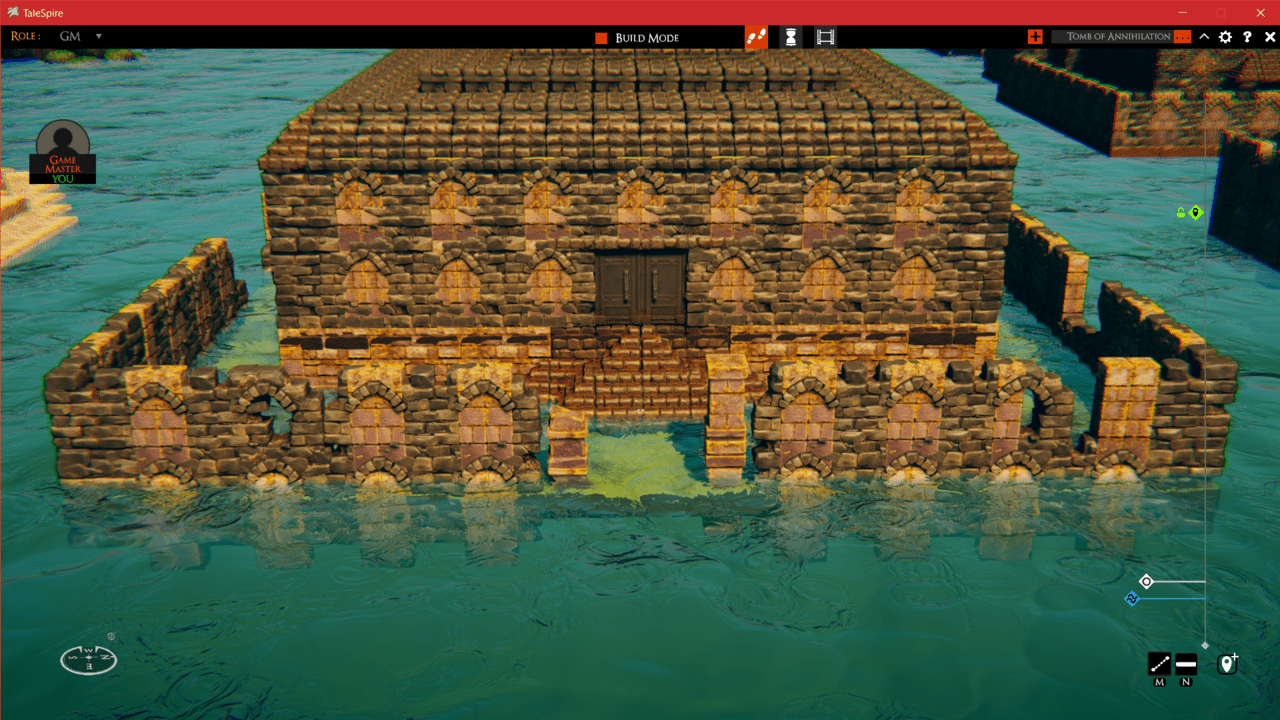Collapse the board panel using the chevron

[1204, 36]
